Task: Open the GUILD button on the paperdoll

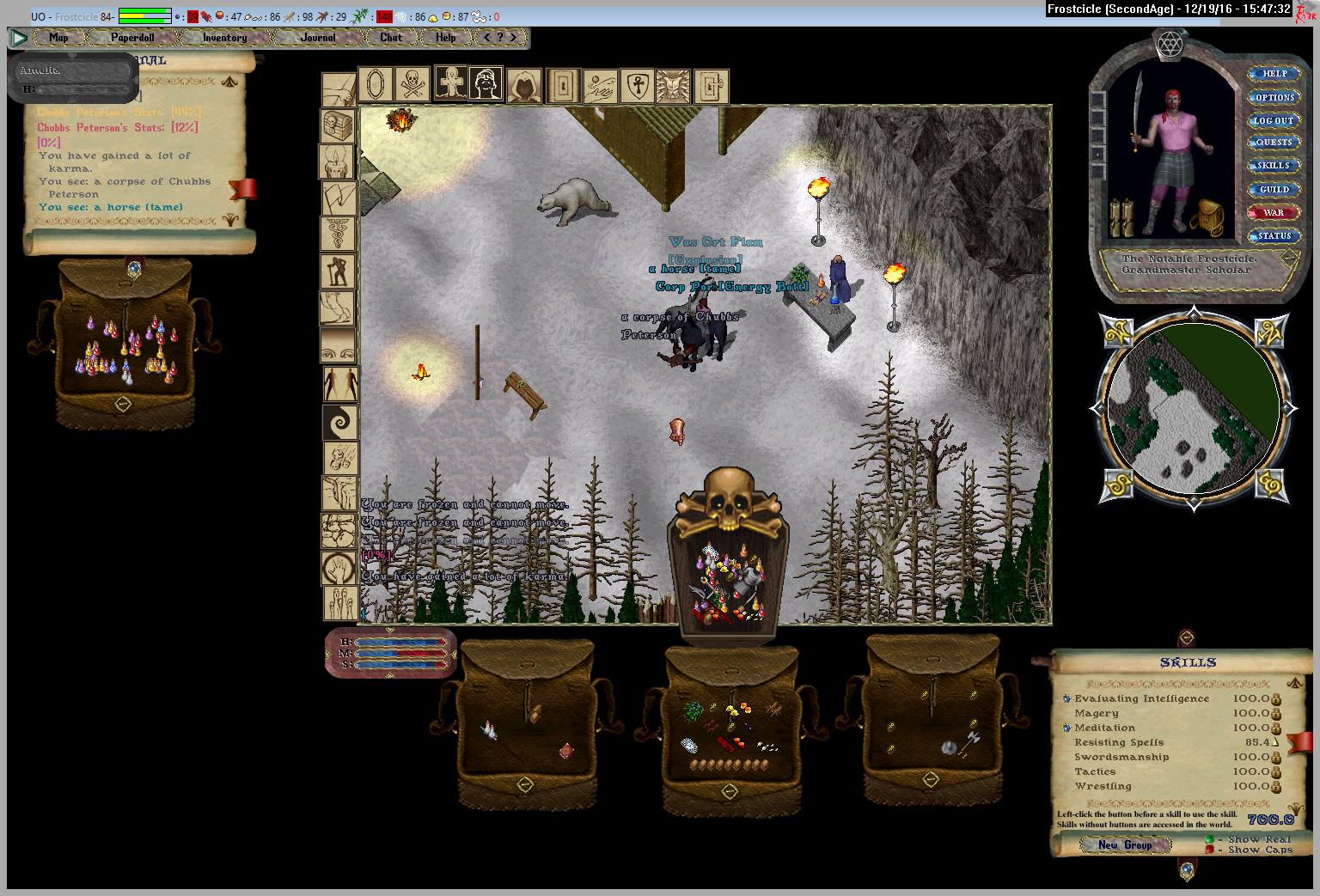Action: pos(1274,189)
